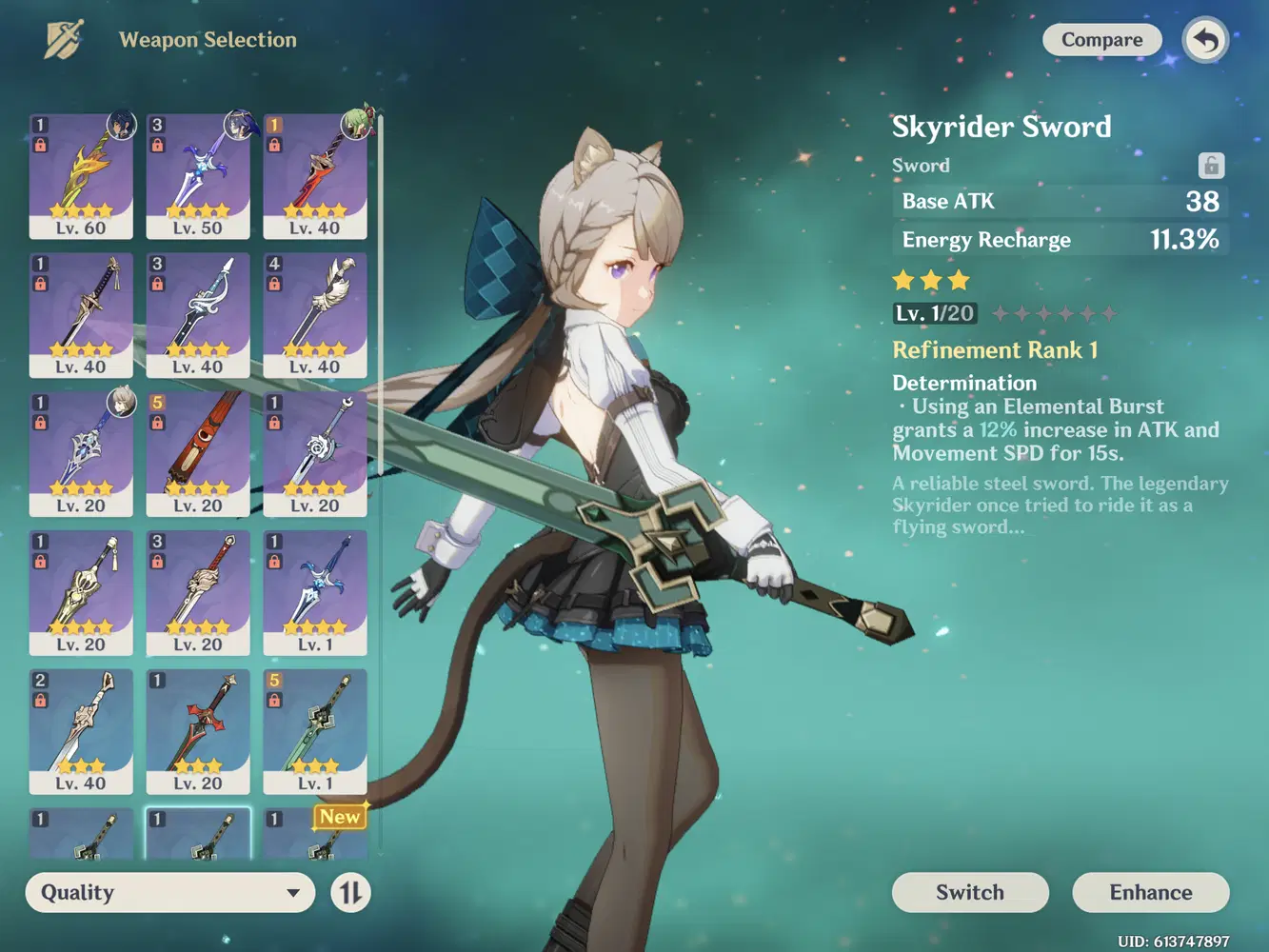
Task: Choose the Lv. 40 black katana with tassel
Action: tap(81, 314)
